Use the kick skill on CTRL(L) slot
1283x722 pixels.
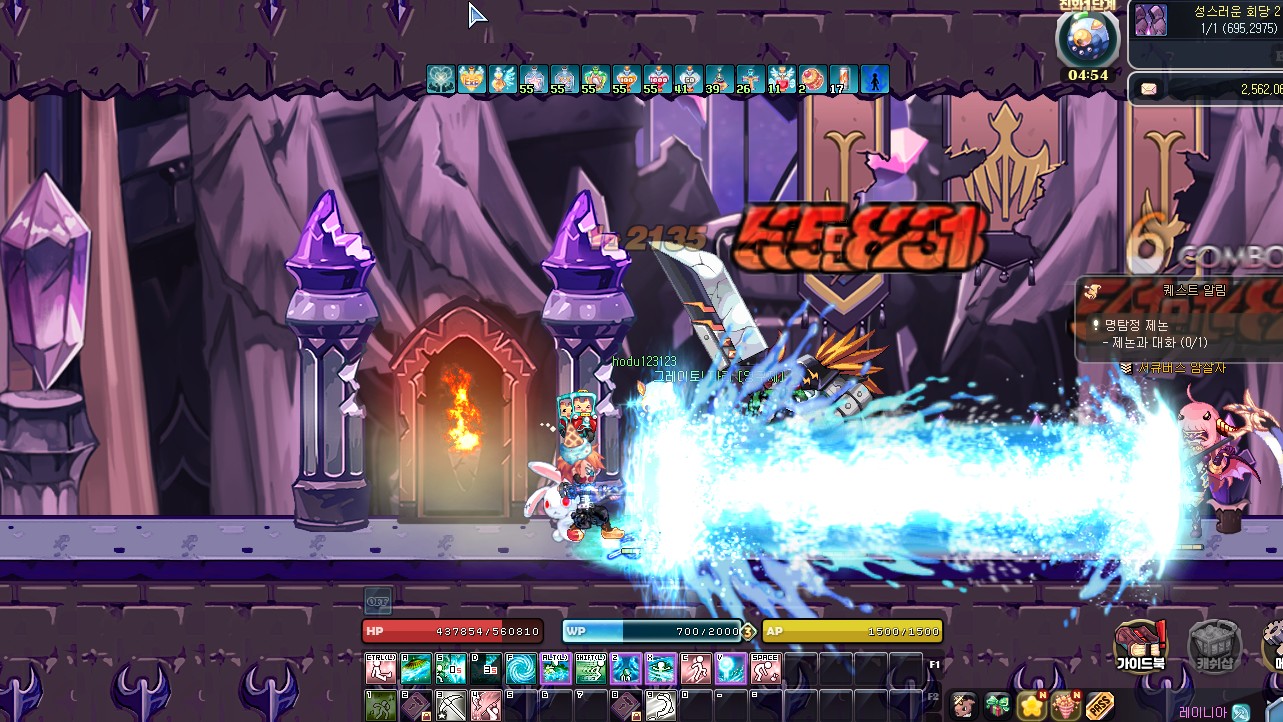tap(381, 668)
